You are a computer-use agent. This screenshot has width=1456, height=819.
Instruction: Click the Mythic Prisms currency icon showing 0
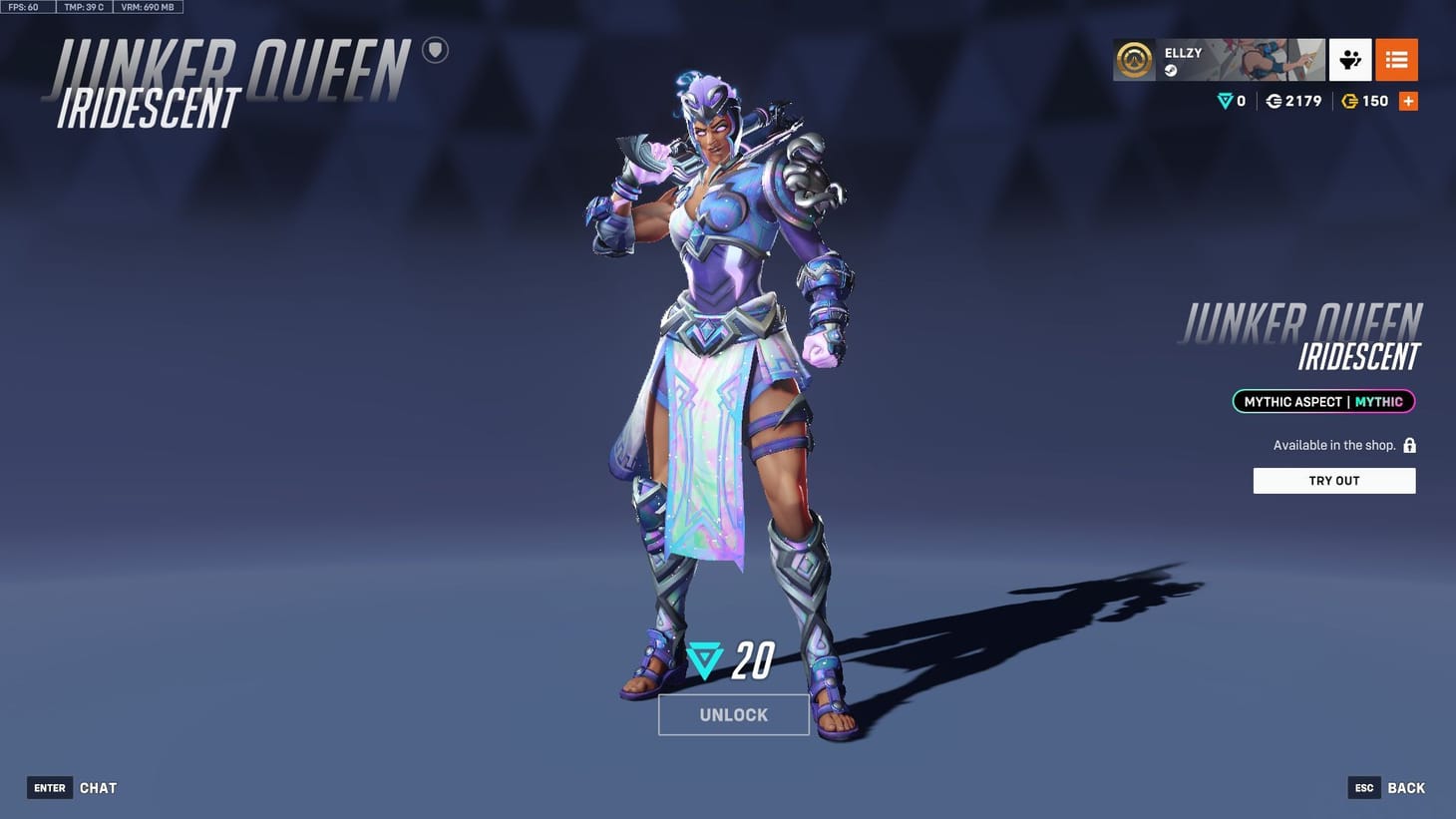[x=1225, y=101]
